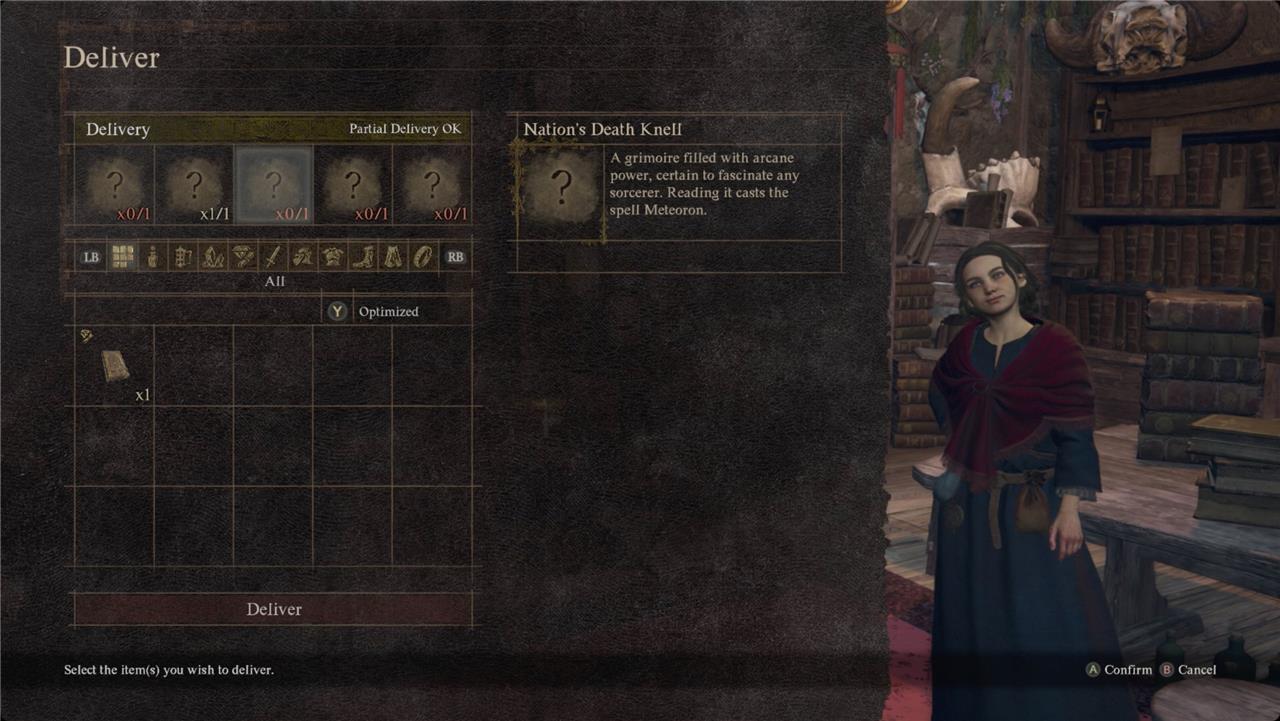Show the chest armor category tab
Image resolution: width=1280 pixels, height=721 pixels.
[333, 257]
